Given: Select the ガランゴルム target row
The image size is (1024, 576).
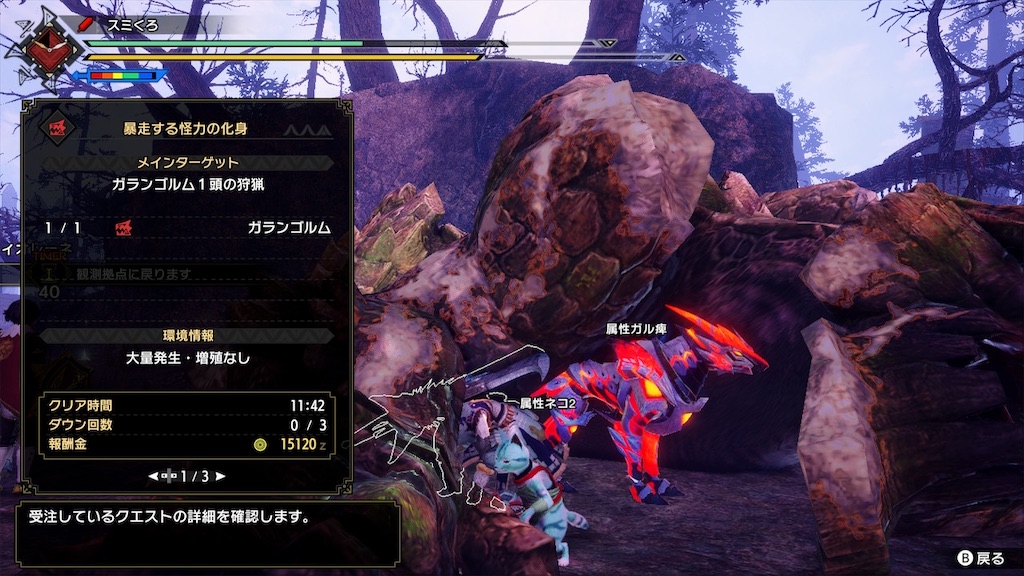Looking at the screenshot, I should [187, 228].
